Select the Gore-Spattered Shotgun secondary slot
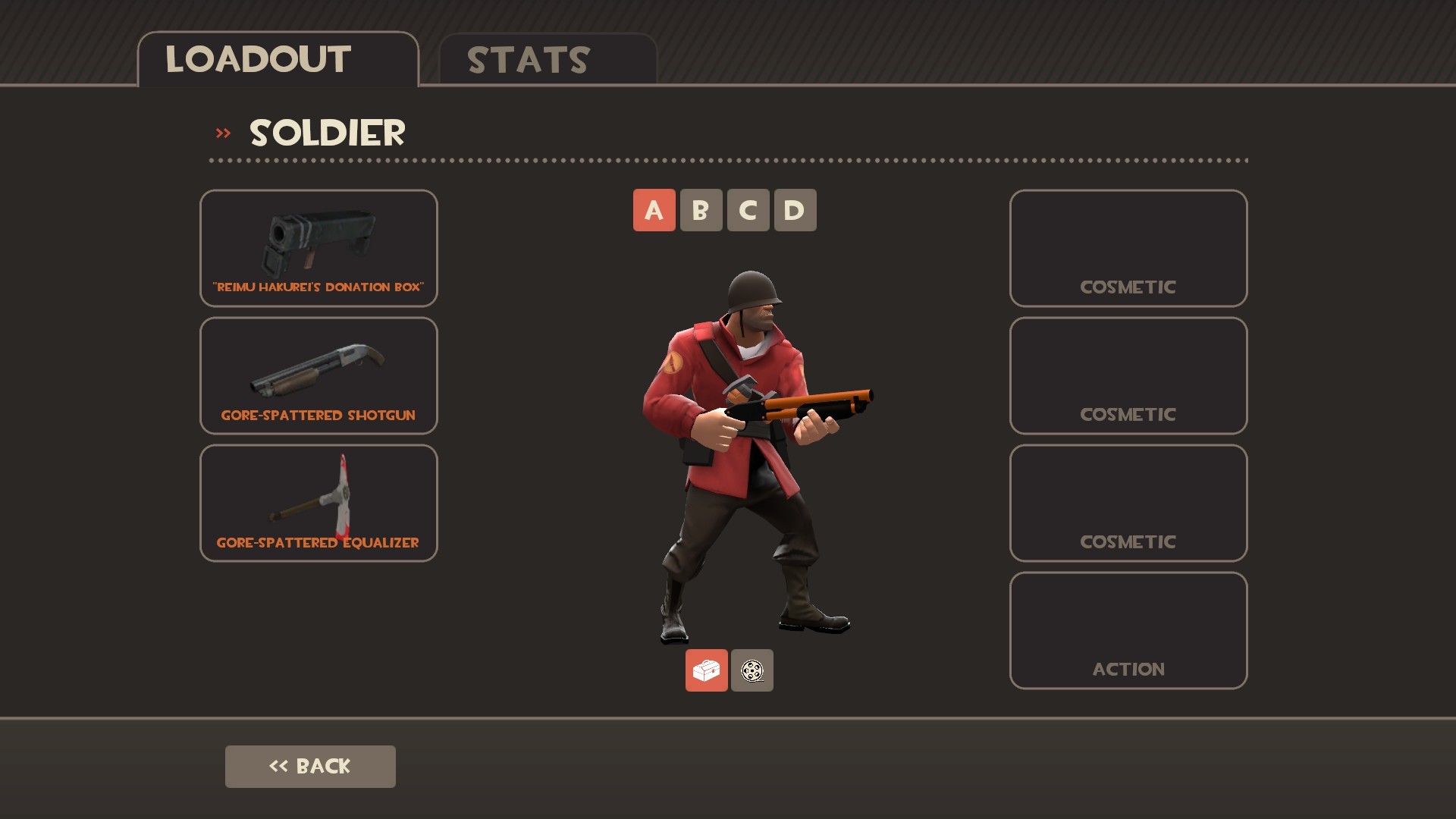This screenshot has width=1456, height=819. [318, 375]
